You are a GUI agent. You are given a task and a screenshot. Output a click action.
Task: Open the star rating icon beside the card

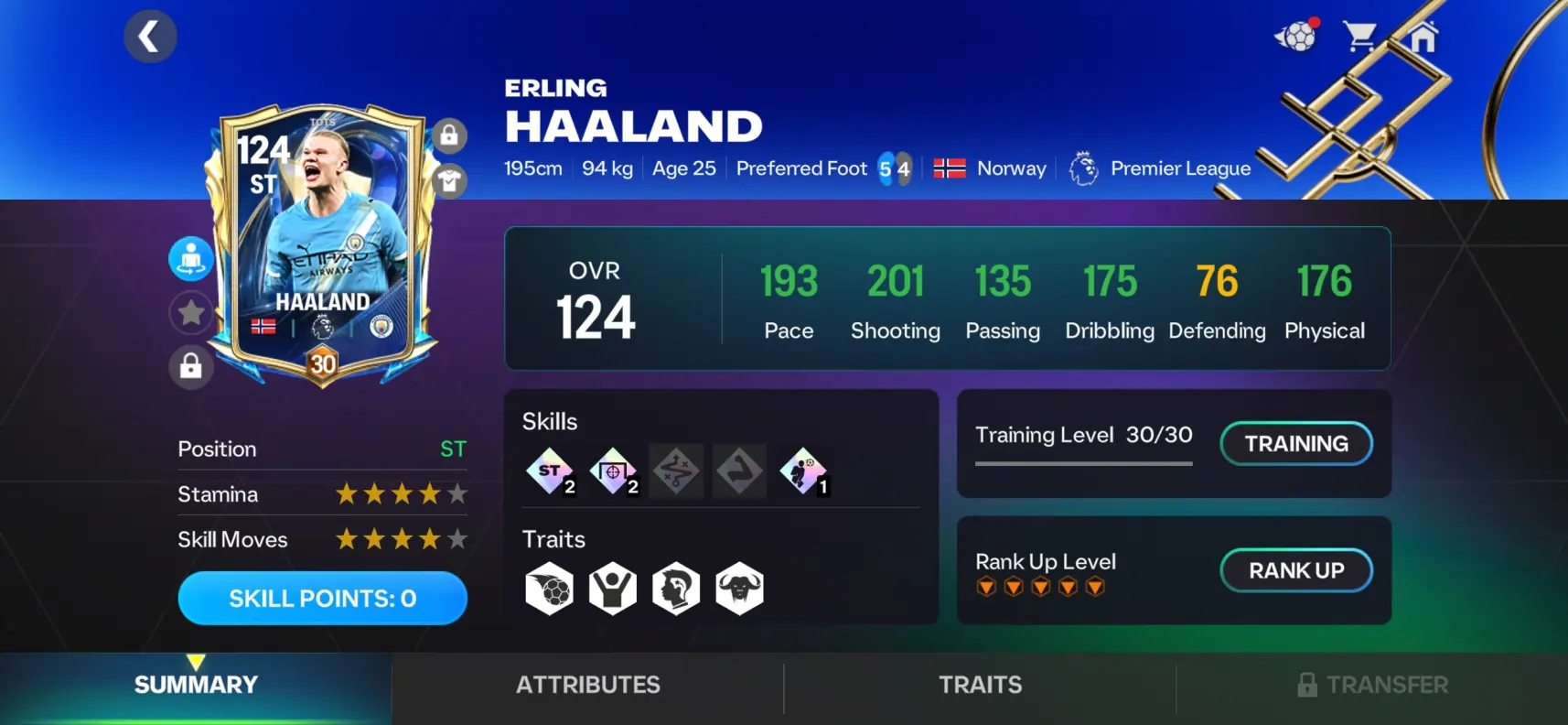point(190,312)
